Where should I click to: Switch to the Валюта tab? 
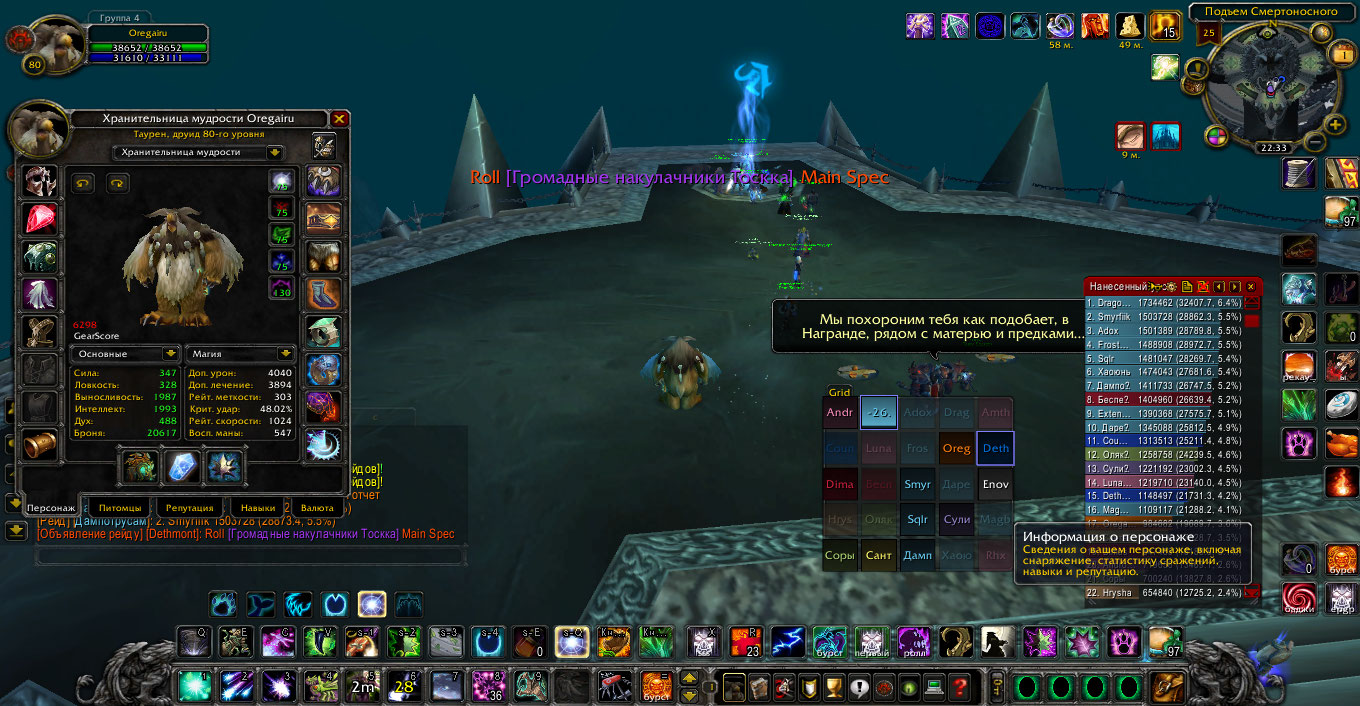tap(317, 508)
